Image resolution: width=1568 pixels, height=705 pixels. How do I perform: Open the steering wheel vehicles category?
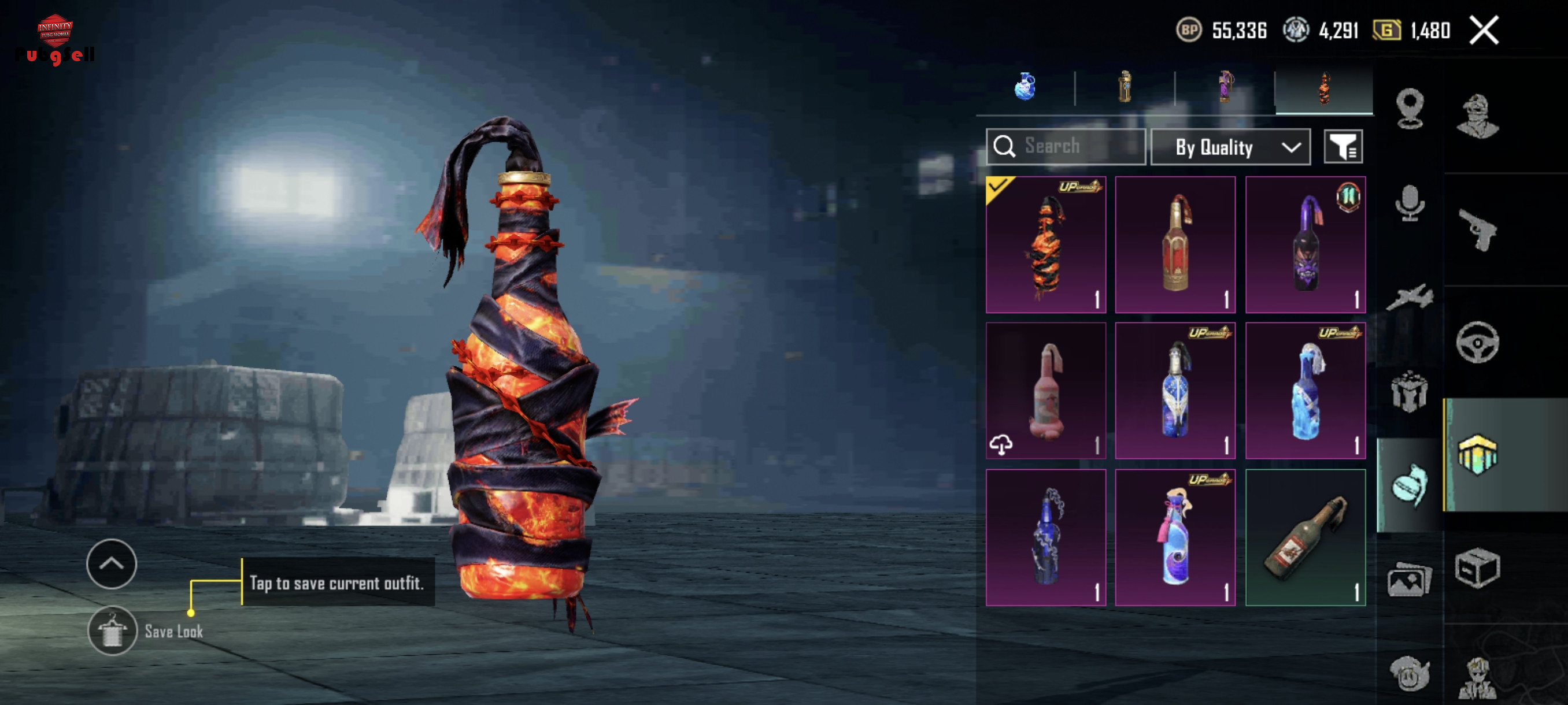[x=1477, y=342]
